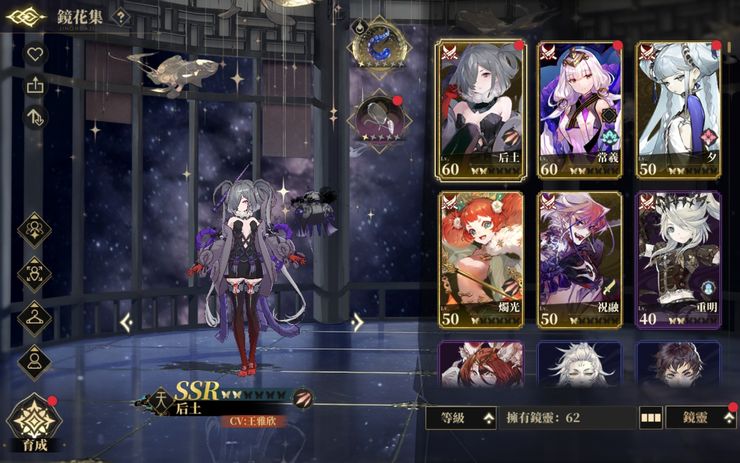Screen dimensions: 740x463
Task: Open the 等級 sort dropdown
Action: click(x=461, y=418)
